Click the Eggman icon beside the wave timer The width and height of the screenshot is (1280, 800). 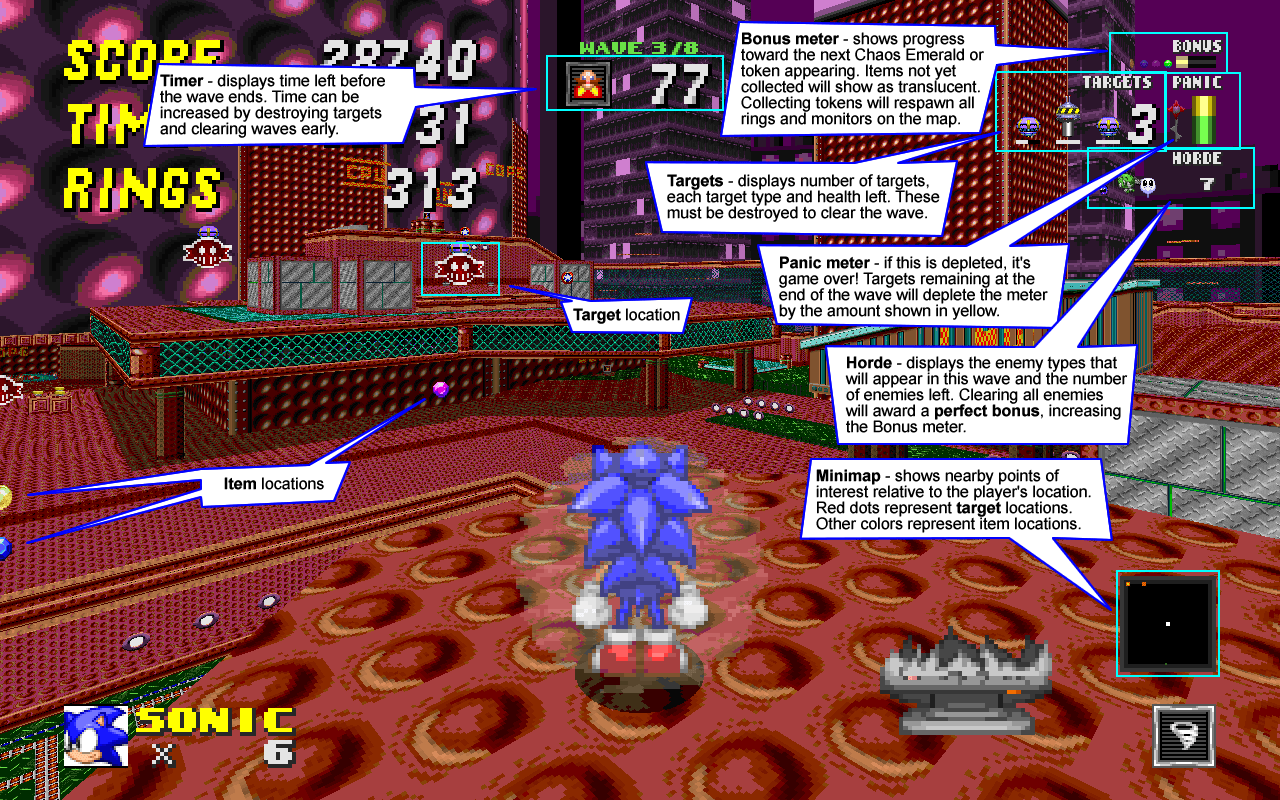tap(587, 84)
